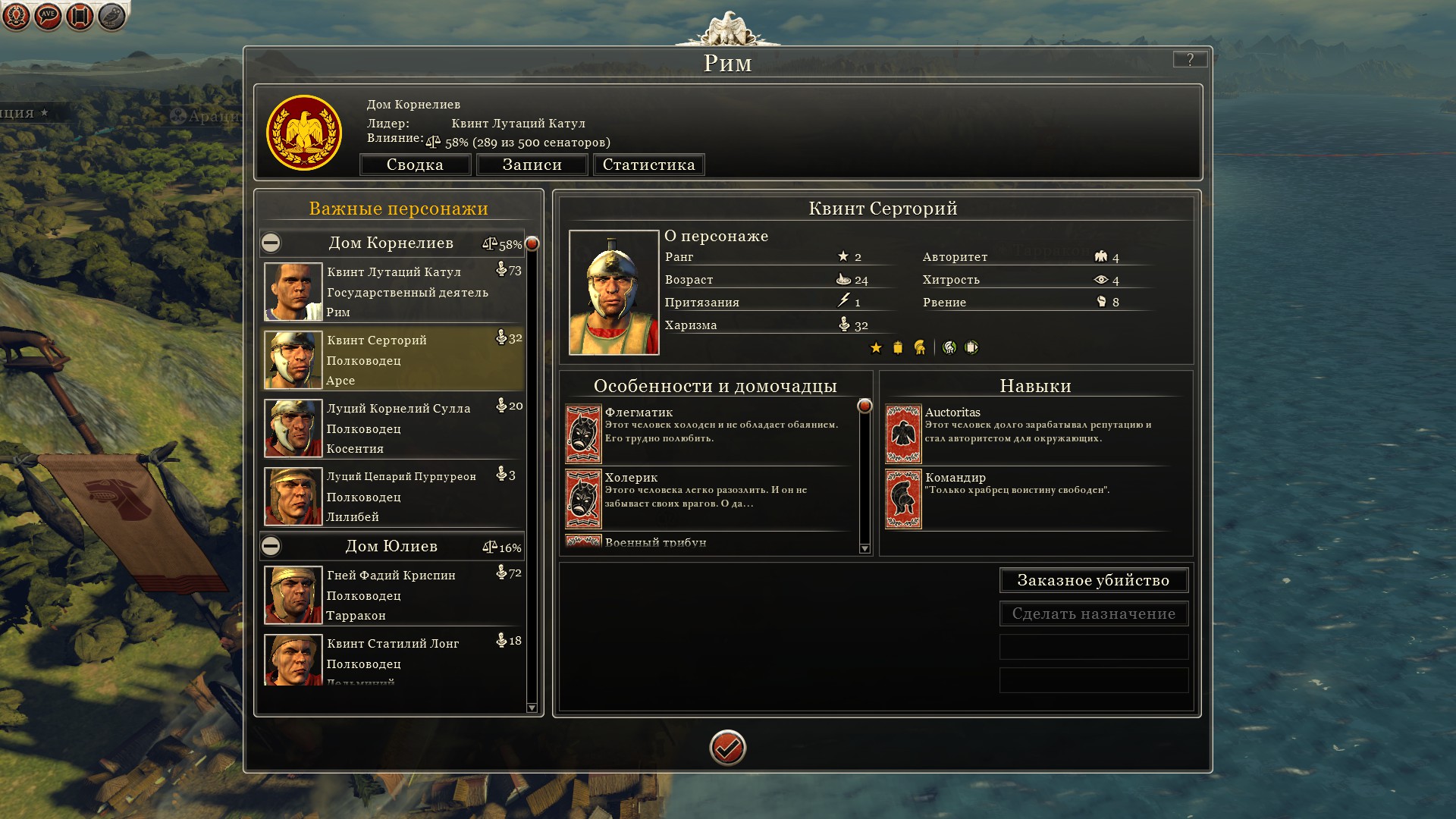
Task: Click the Auctoritas skill icon
Action: point(903,434)
